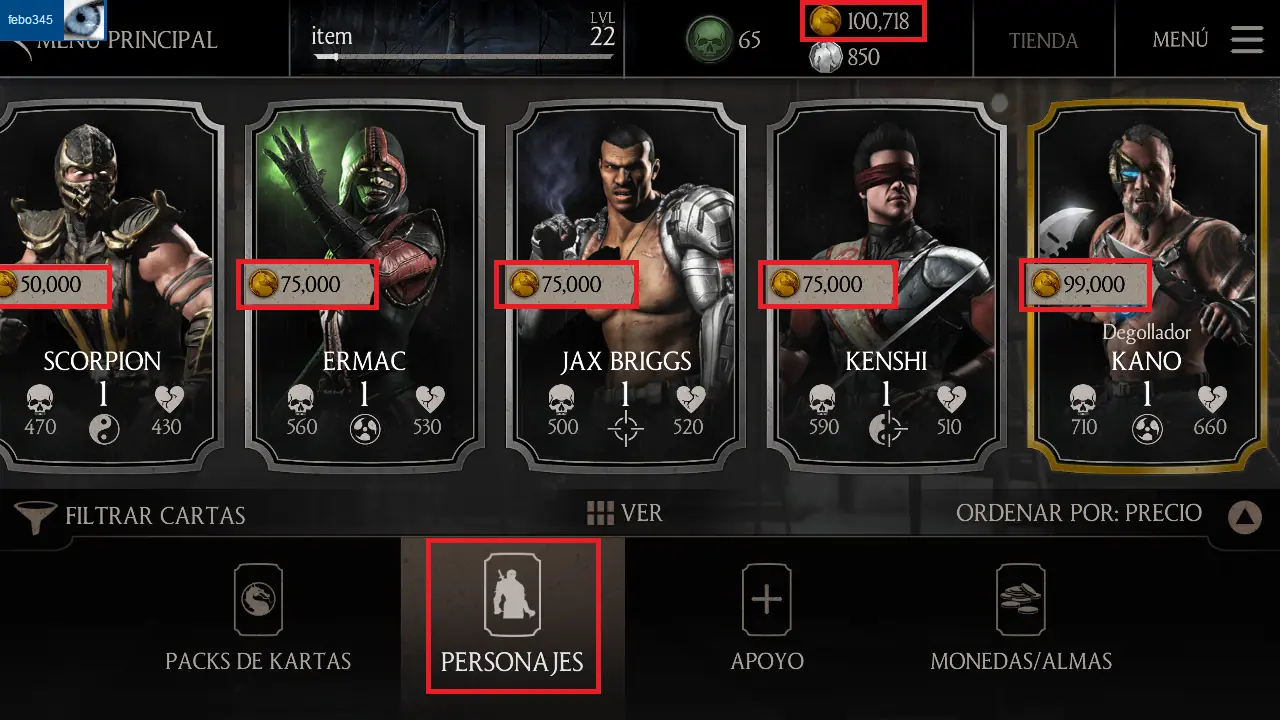Click the febo345 eye avatar overlay
The image size is (1280, 720).
pos(84,20)
